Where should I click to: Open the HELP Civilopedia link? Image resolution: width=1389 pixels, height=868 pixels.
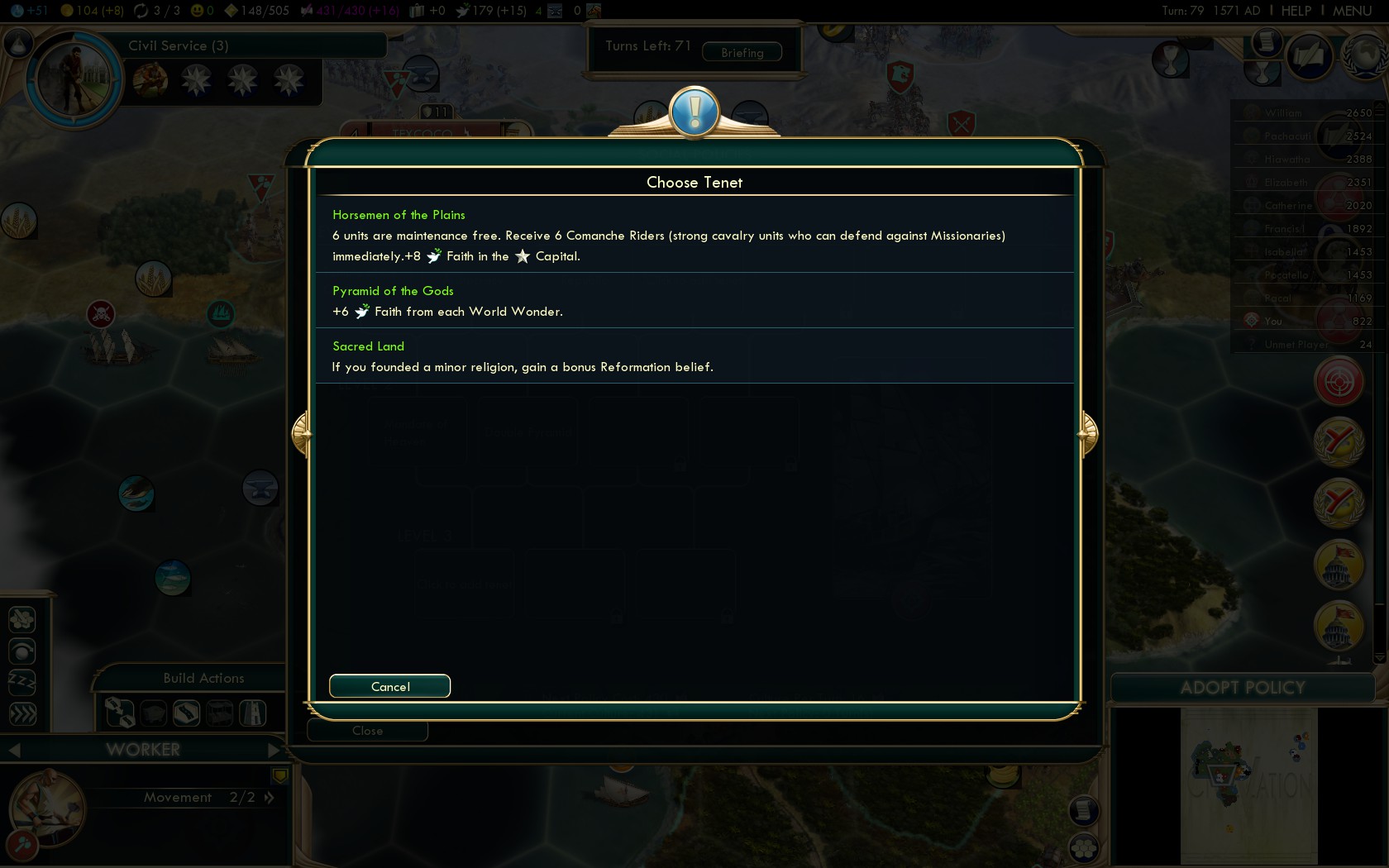tap(1296, 11)
